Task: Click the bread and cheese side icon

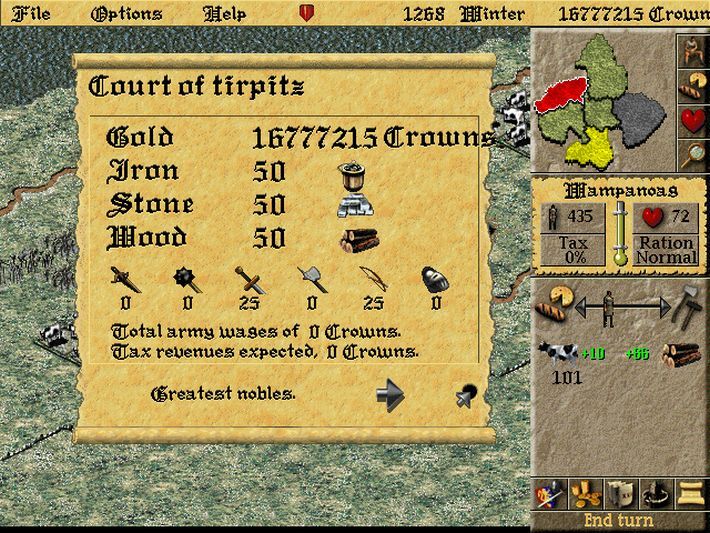Action: click(691, 85)
